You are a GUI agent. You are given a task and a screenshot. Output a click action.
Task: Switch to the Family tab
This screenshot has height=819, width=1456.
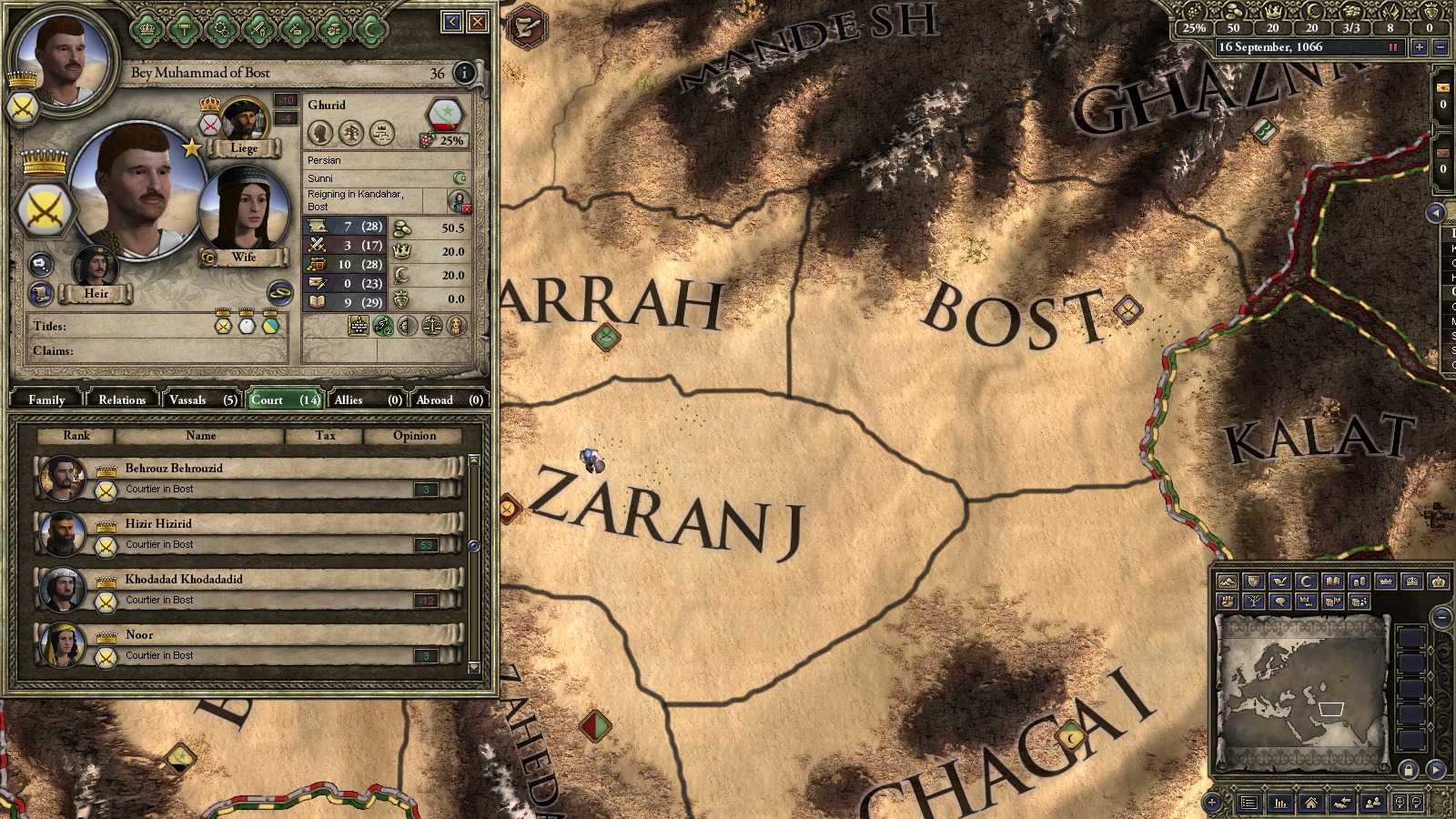(x=45, y=399)
